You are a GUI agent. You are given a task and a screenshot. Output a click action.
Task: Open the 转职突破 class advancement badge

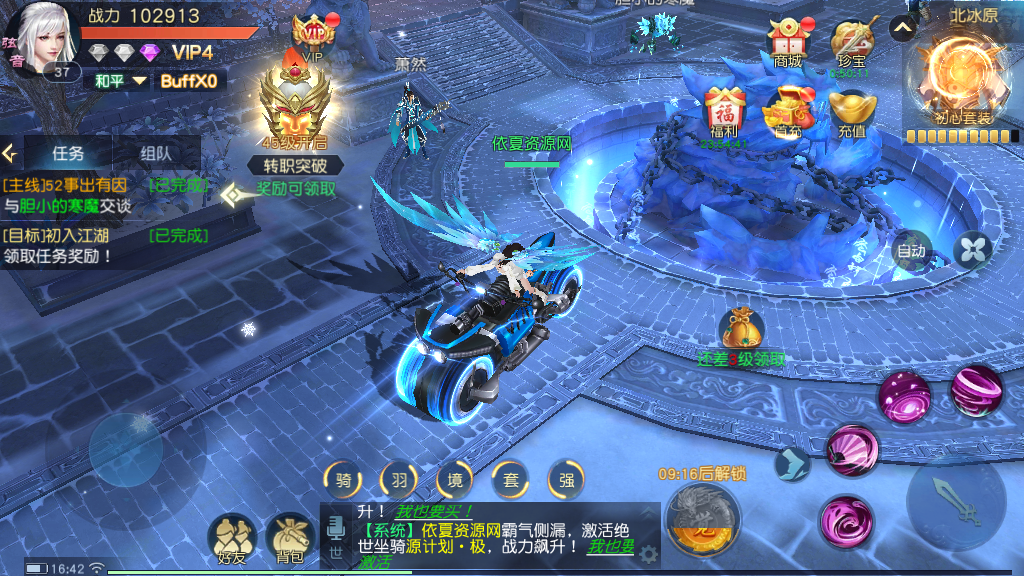[x=296, y=118]
